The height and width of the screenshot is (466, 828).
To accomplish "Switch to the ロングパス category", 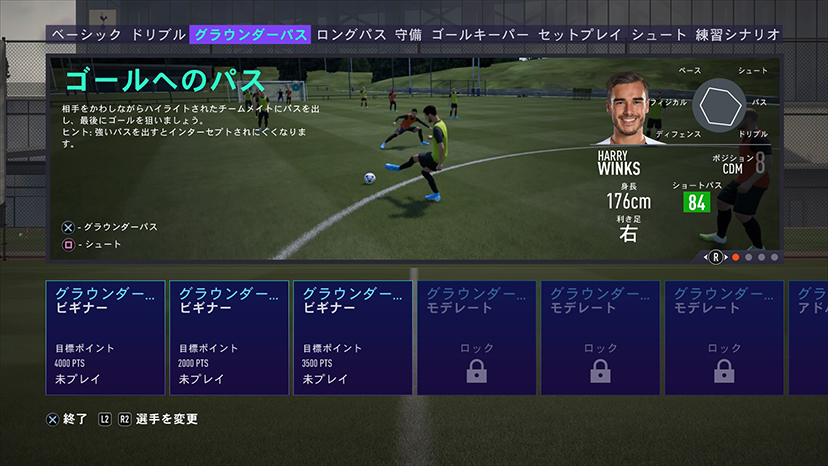I will click(x=352, y=34).
